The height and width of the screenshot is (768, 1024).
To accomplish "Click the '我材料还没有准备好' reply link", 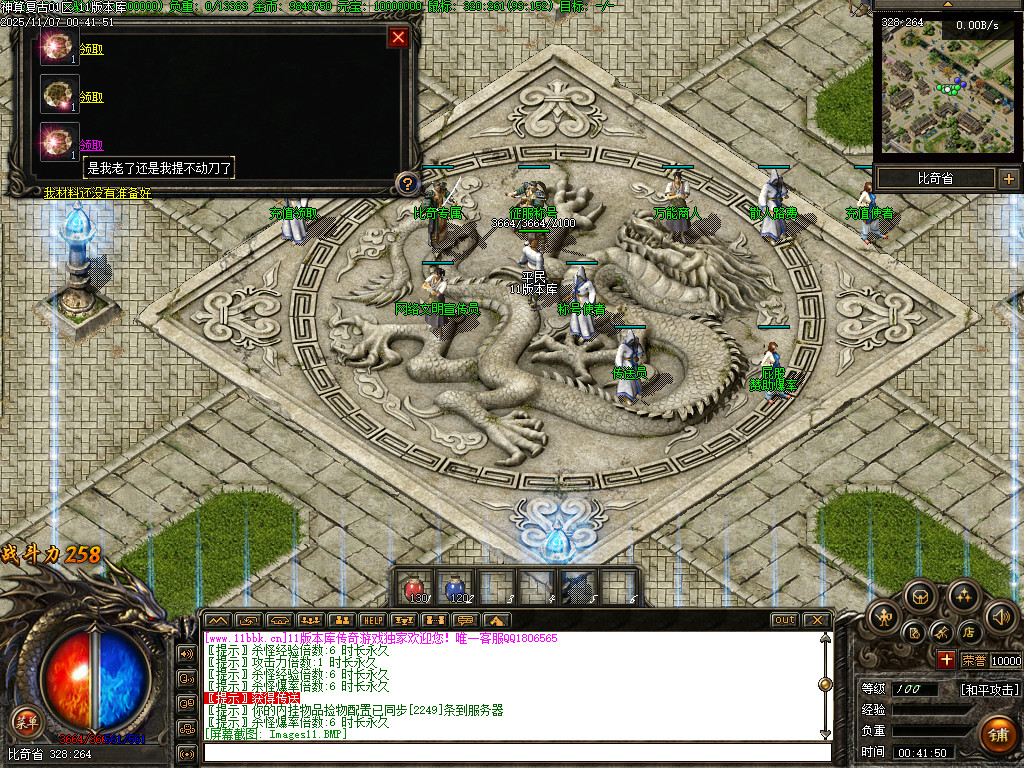I will click(97, 193).
